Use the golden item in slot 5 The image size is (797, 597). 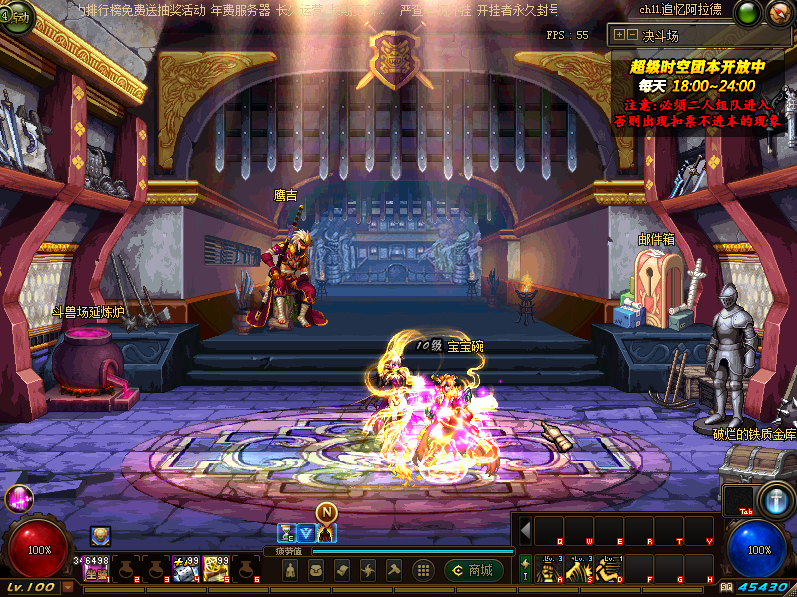[x=217, y=569]
